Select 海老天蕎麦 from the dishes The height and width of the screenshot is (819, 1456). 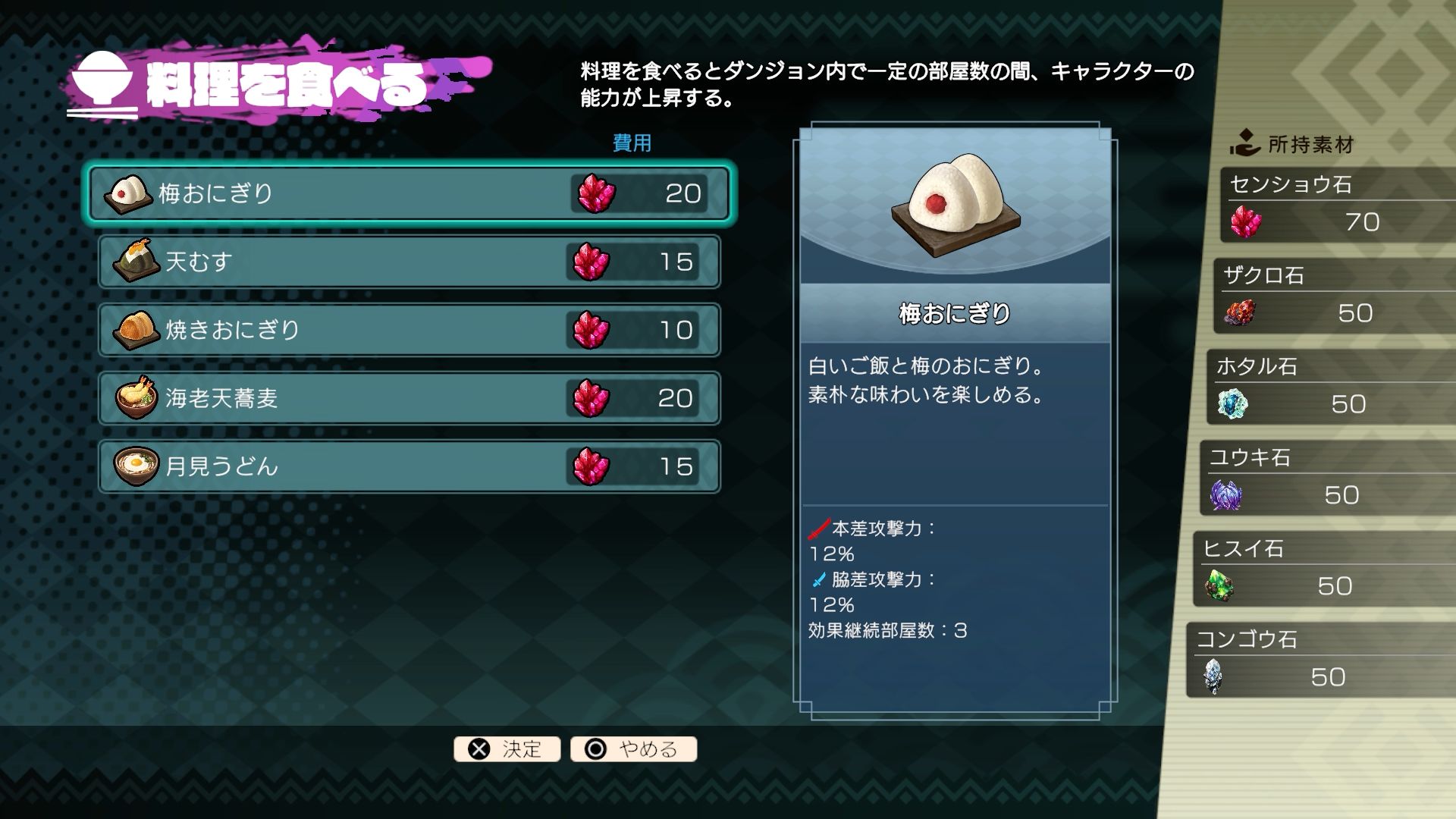click(x=409, y=398)
